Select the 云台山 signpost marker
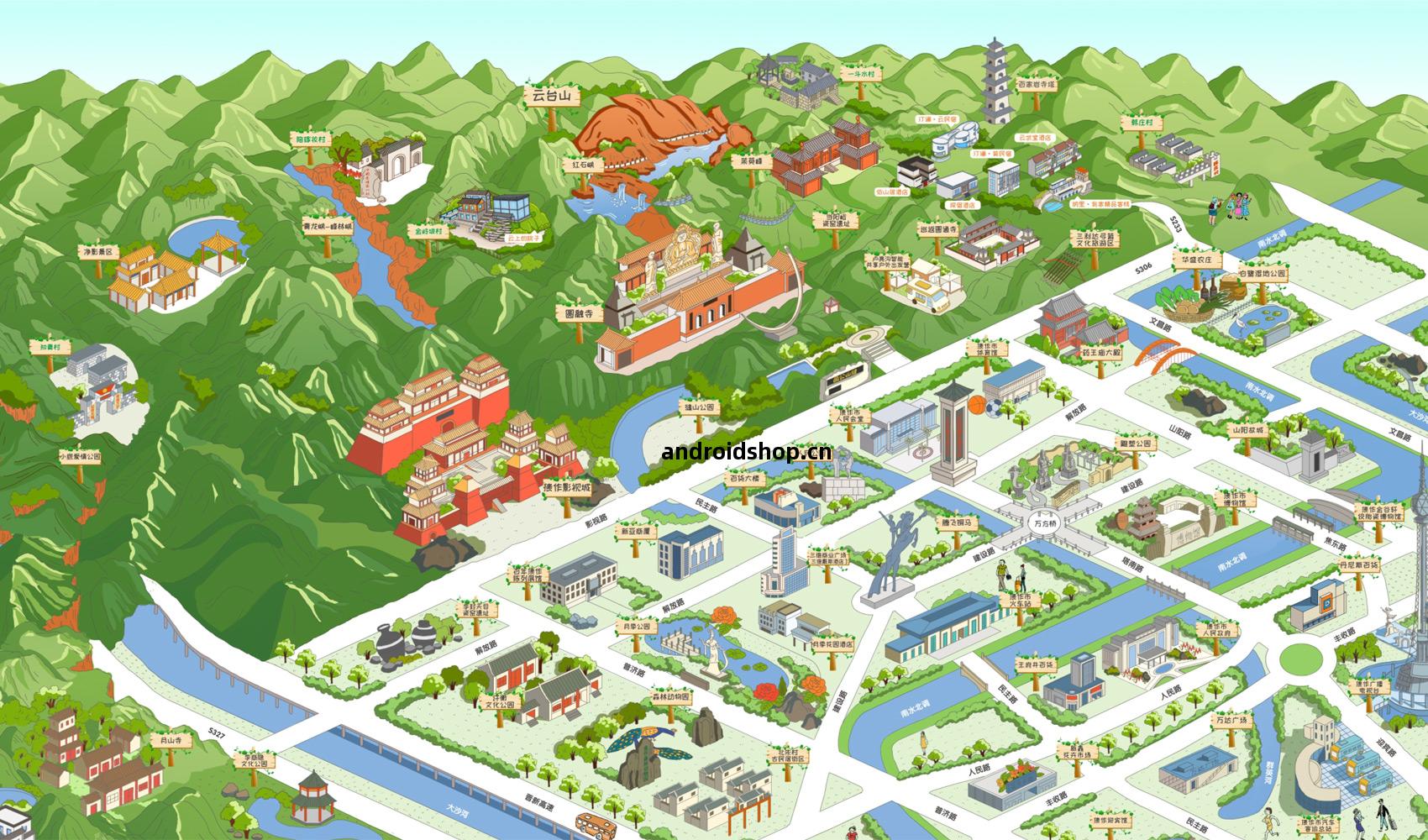1428x840 pixels. (x=551, y=97)
